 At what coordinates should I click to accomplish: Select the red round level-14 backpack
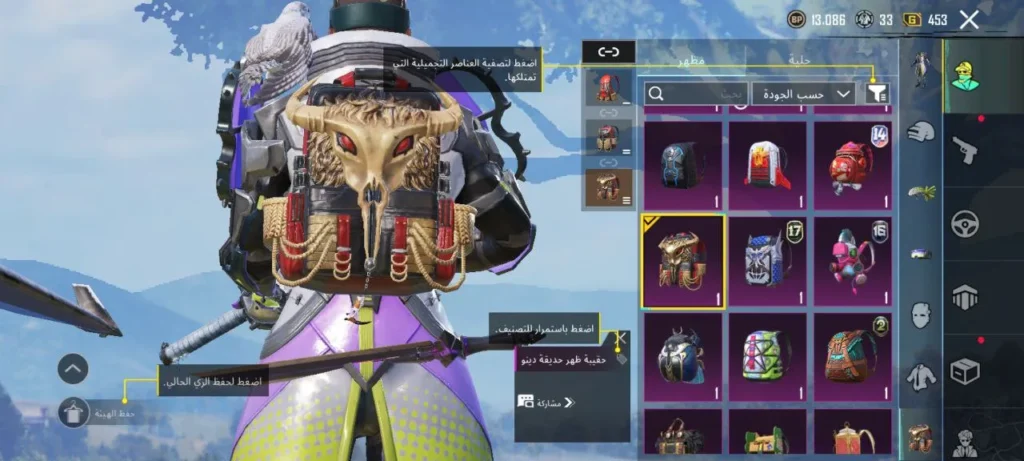852,164
